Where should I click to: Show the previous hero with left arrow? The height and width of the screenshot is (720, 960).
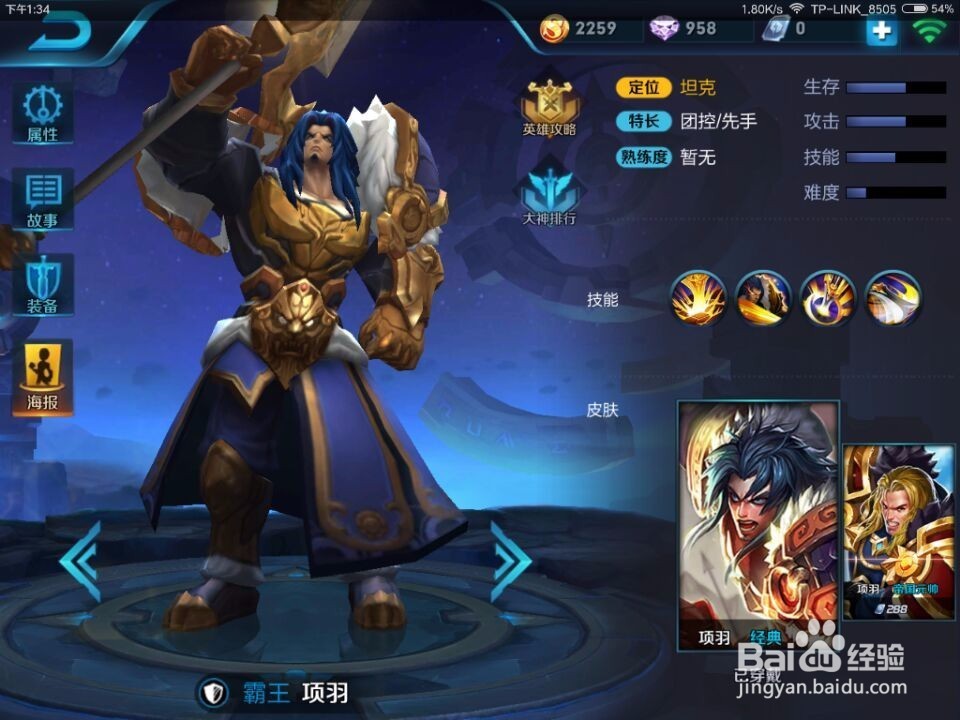pos(80,560)
